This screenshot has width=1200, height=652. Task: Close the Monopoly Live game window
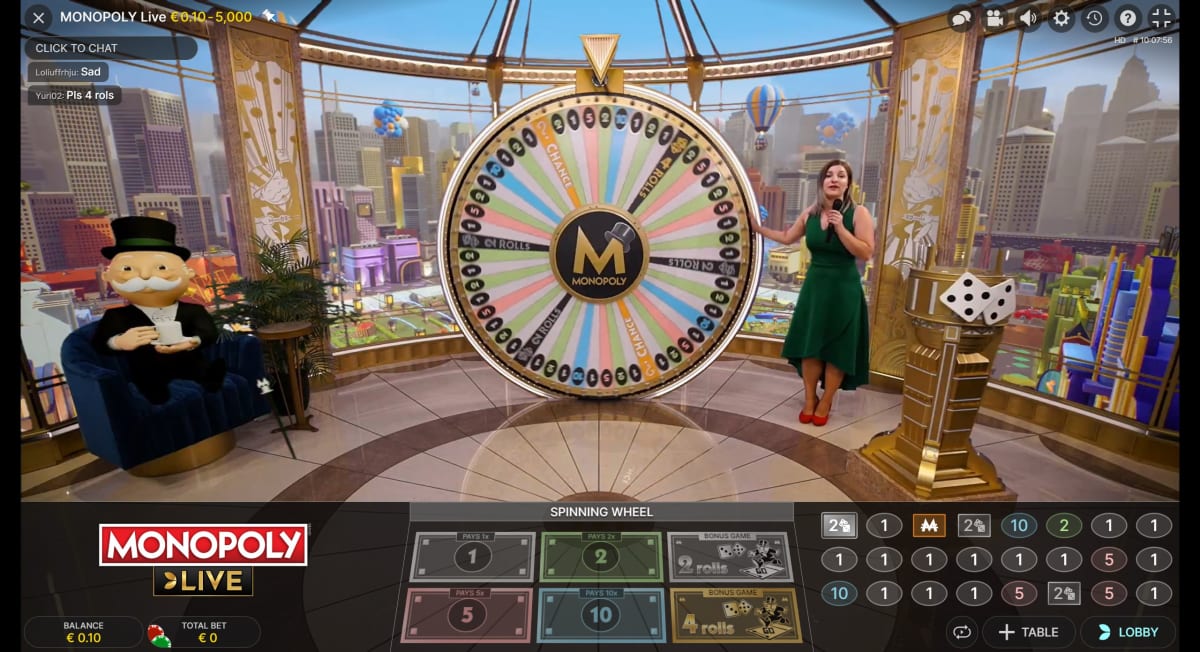38,18
